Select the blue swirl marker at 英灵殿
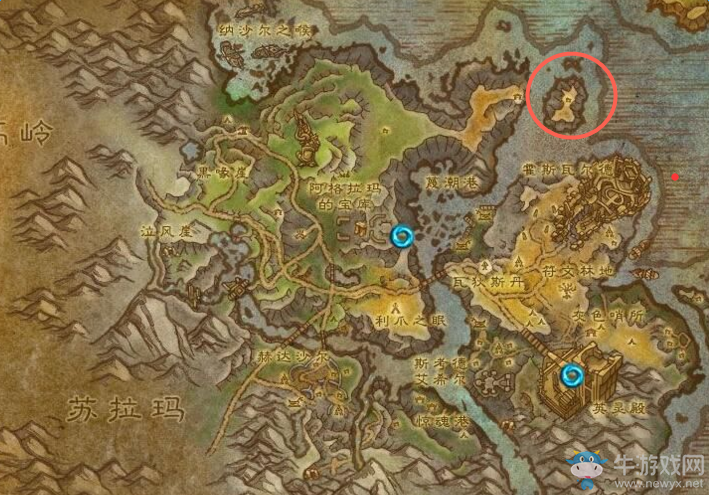This screenshot has height=495, width=709. coord(573,376)
